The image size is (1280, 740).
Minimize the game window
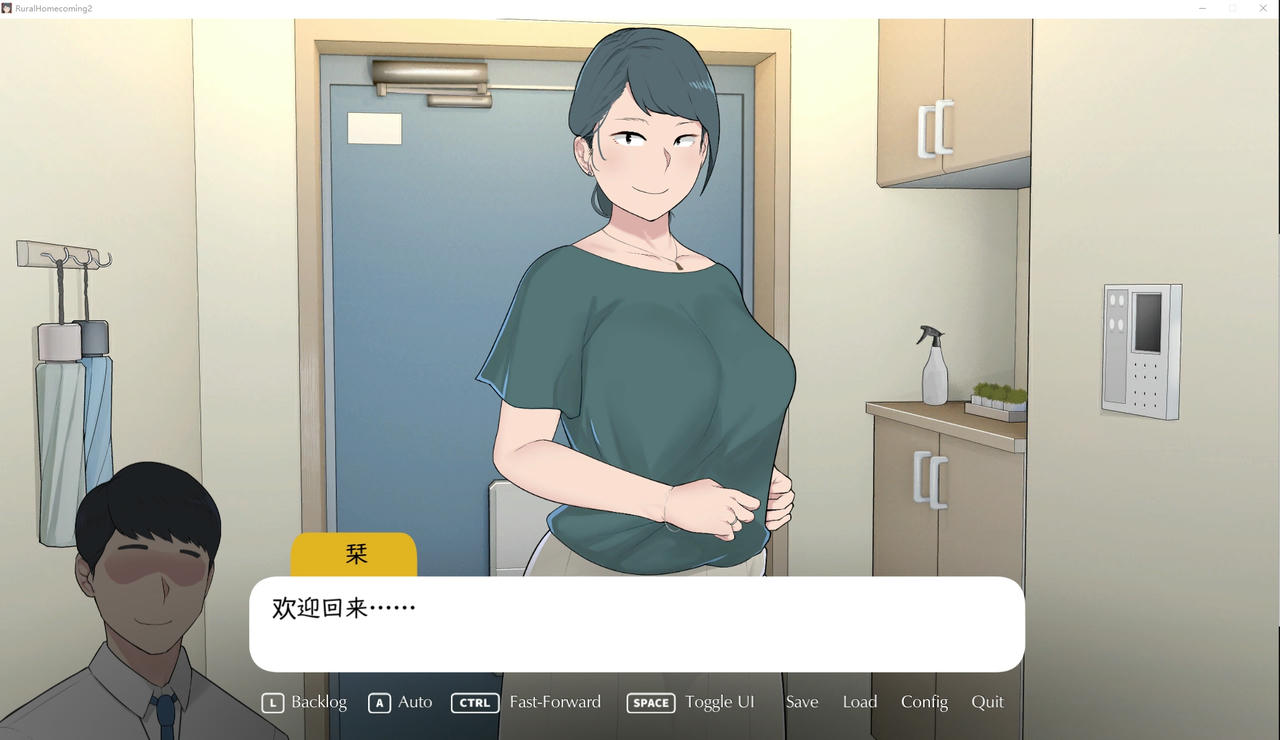[x=1201, y=8]
